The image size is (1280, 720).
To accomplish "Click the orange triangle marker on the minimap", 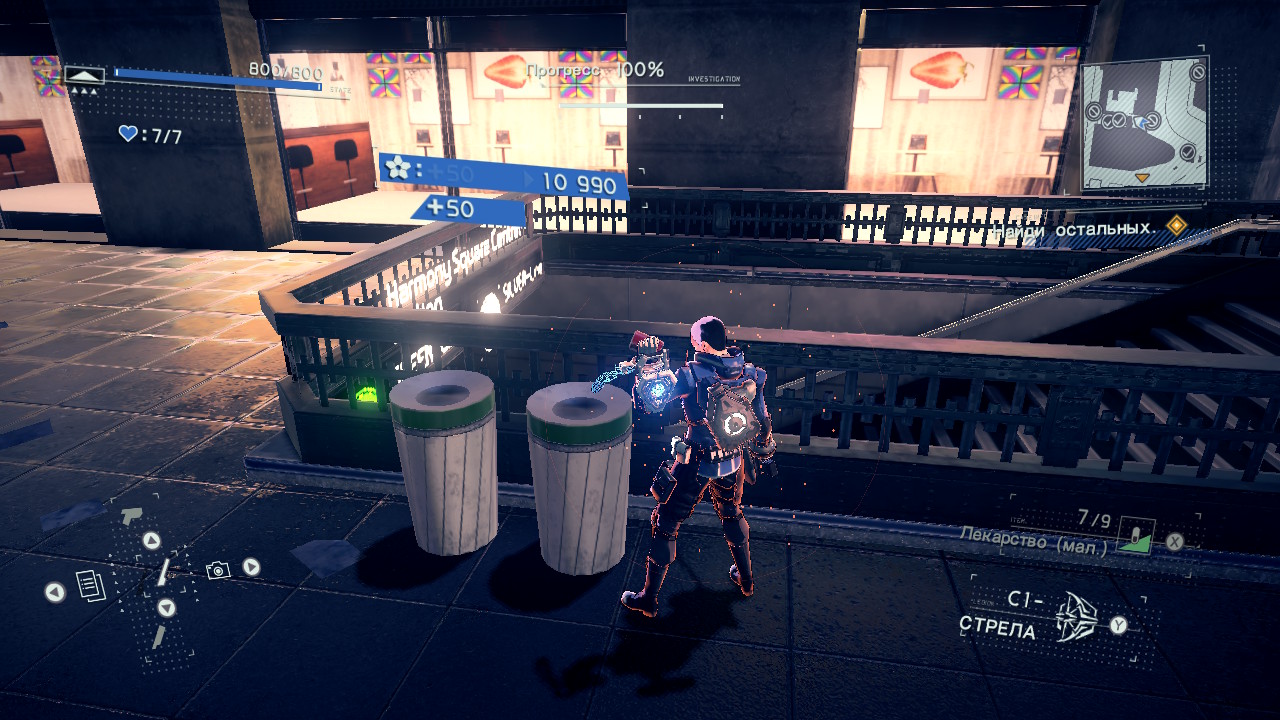I will click(x=1142, y=178).
